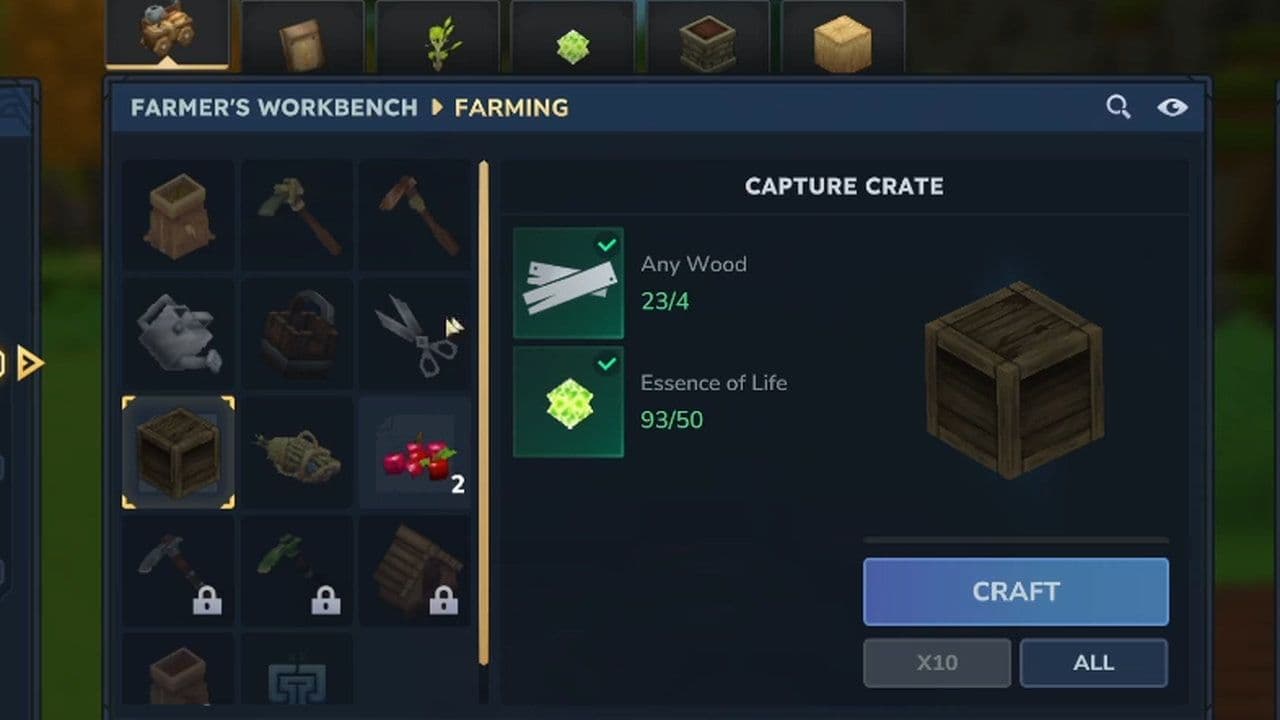Click the ALL craft quantity button
Viewport: 1280px width, 720px height.
[x=1093, y=662]
